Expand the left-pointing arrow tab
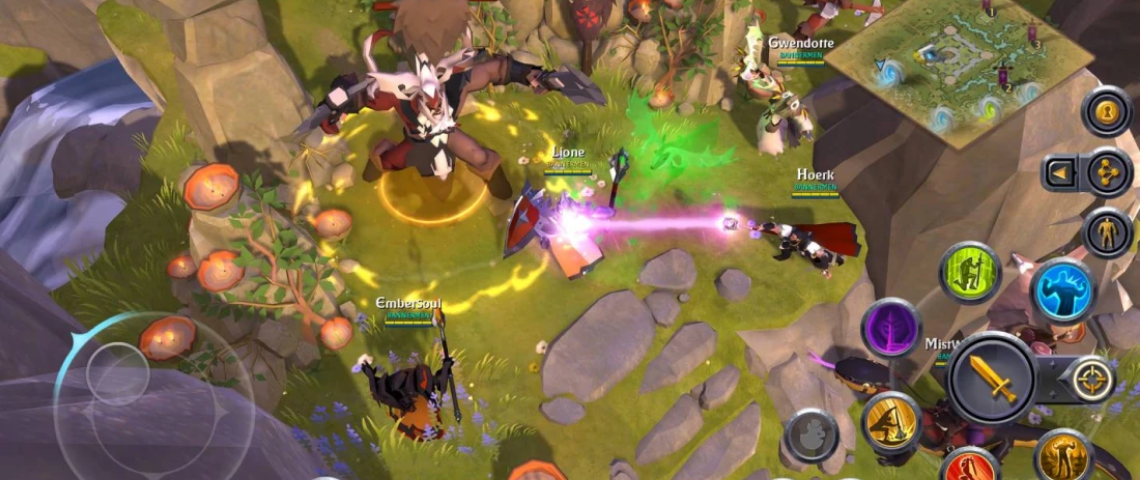 [x=1058, y=174]
